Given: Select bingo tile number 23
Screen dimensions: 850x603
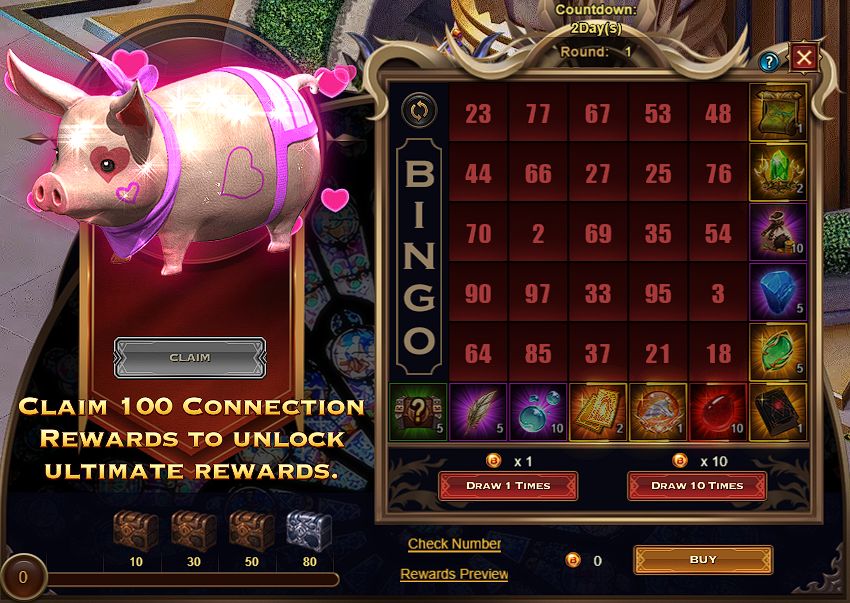Looking at the screenshot, I should point(478,113).
